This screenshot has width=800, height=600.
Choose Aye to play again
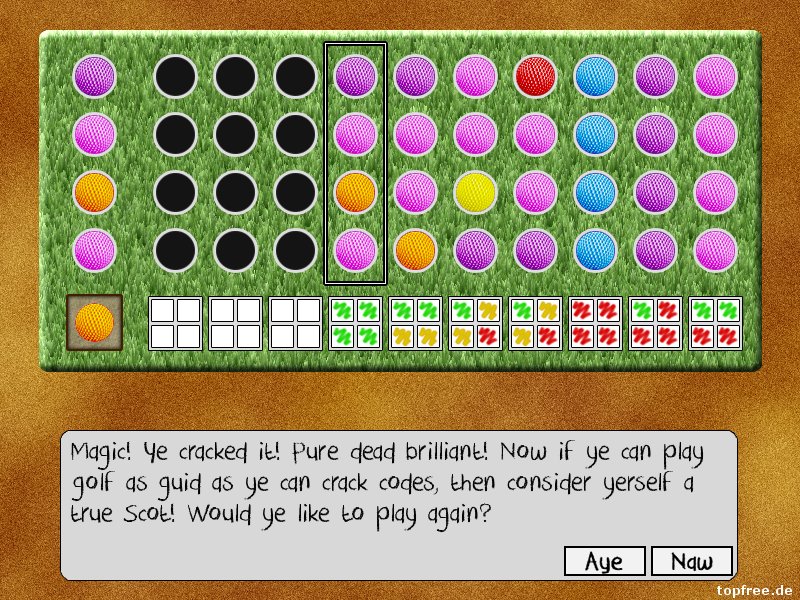click(603, 561)
